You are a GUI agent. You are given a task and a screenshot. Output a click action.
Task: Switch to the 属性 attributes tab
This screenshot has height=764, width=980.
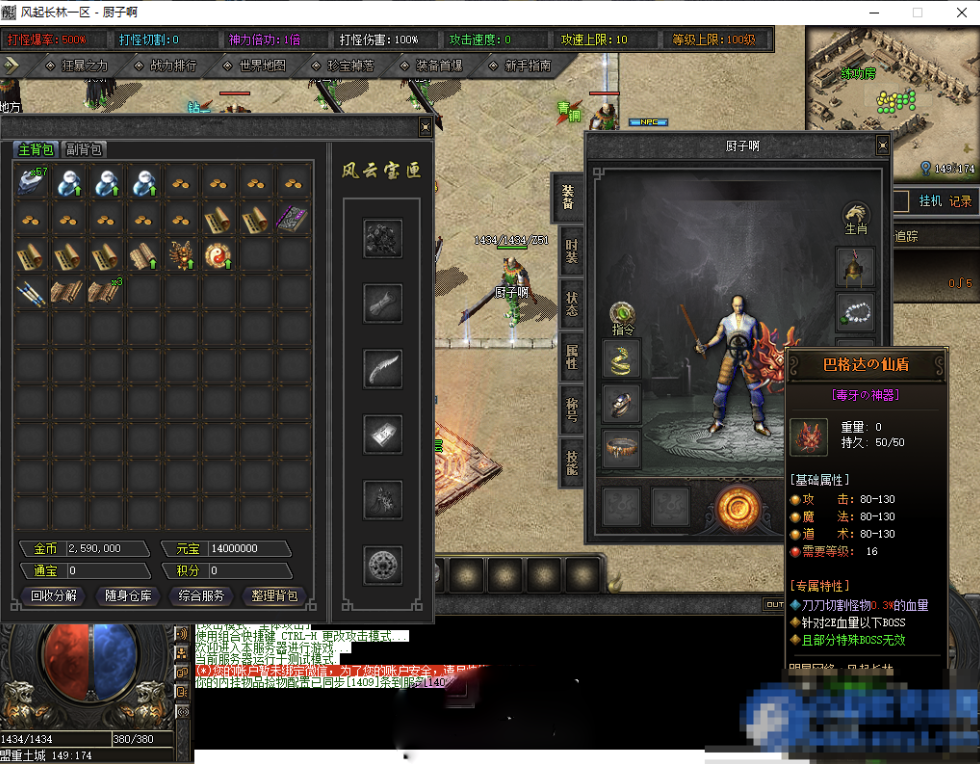point(571,357)
